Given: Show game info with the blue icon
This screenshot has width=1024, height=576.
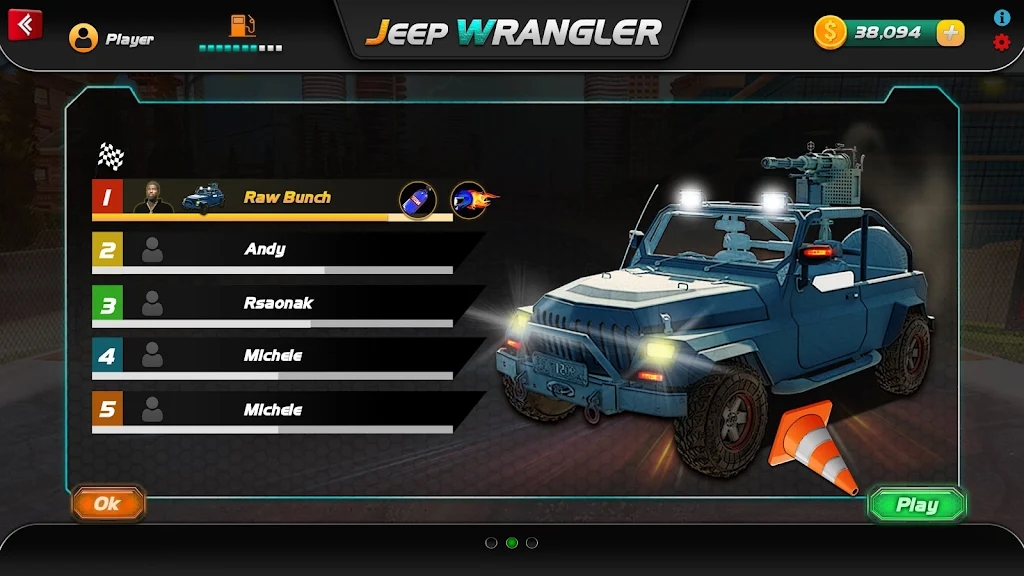Looking at the screenshot, I should pyautogui.click(x=1001, y=18).
